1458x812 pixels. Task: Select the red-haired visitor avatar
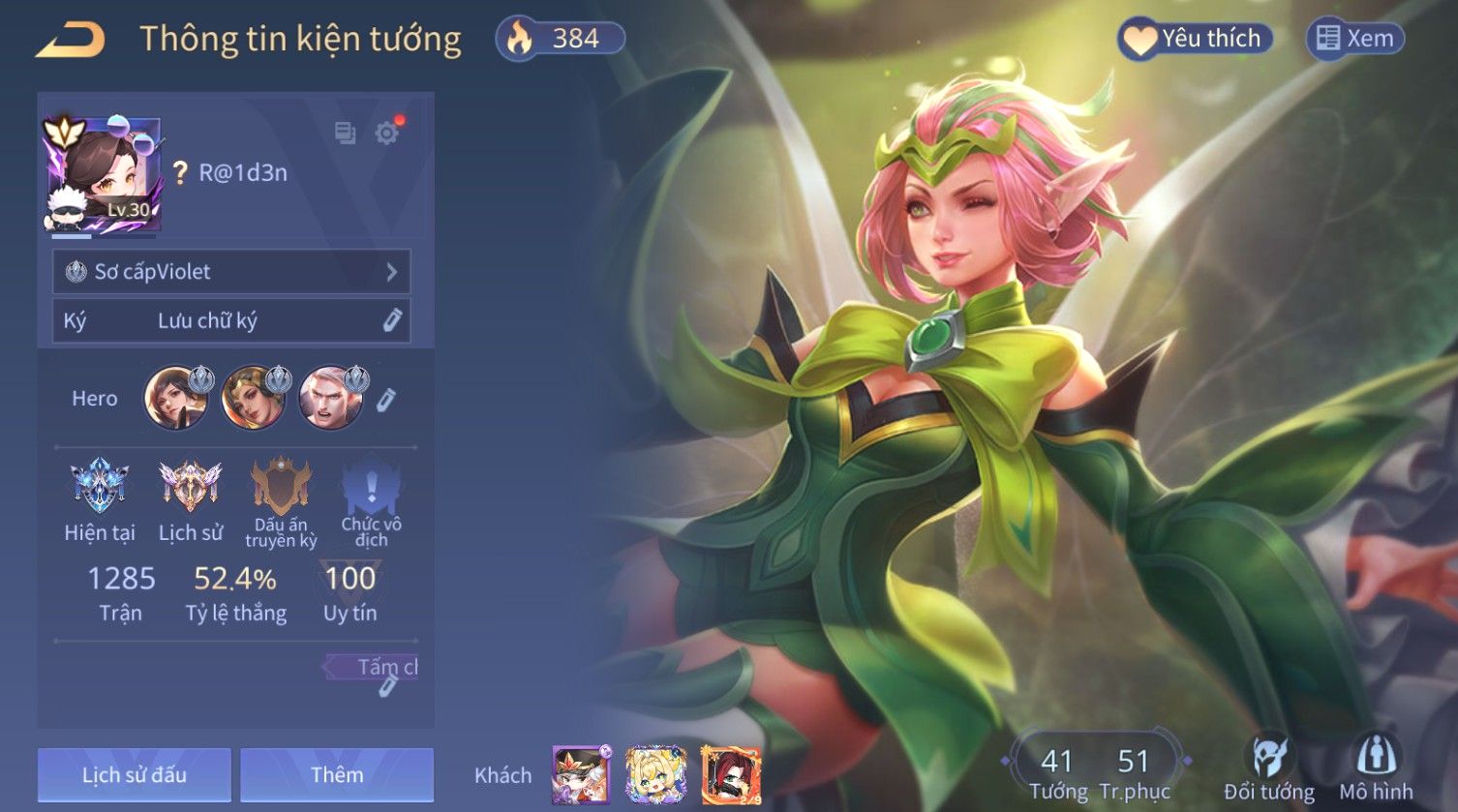pos(730,775)
